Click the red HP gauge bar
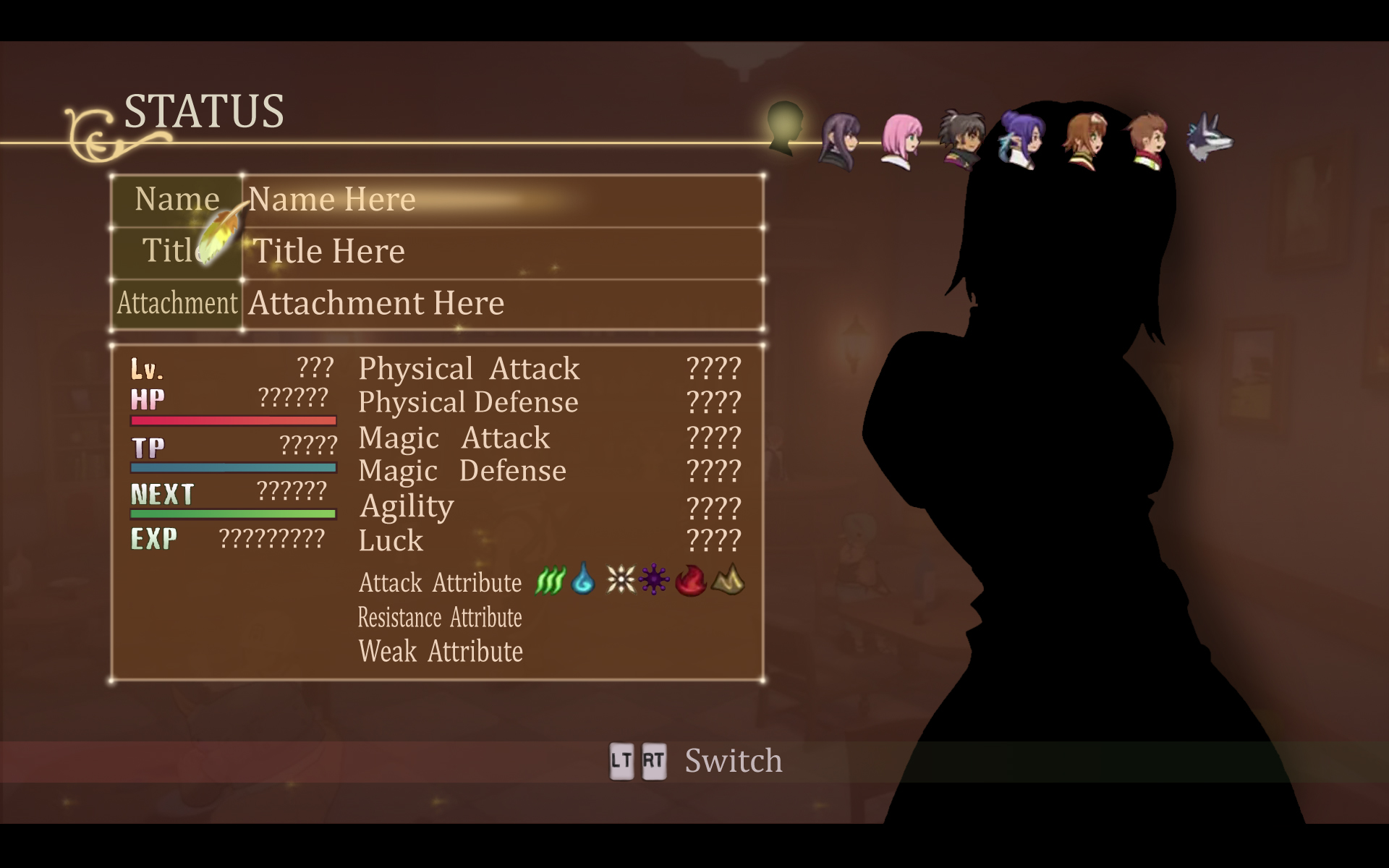This screenshot has width=1389, height=868. pos(233,420)
